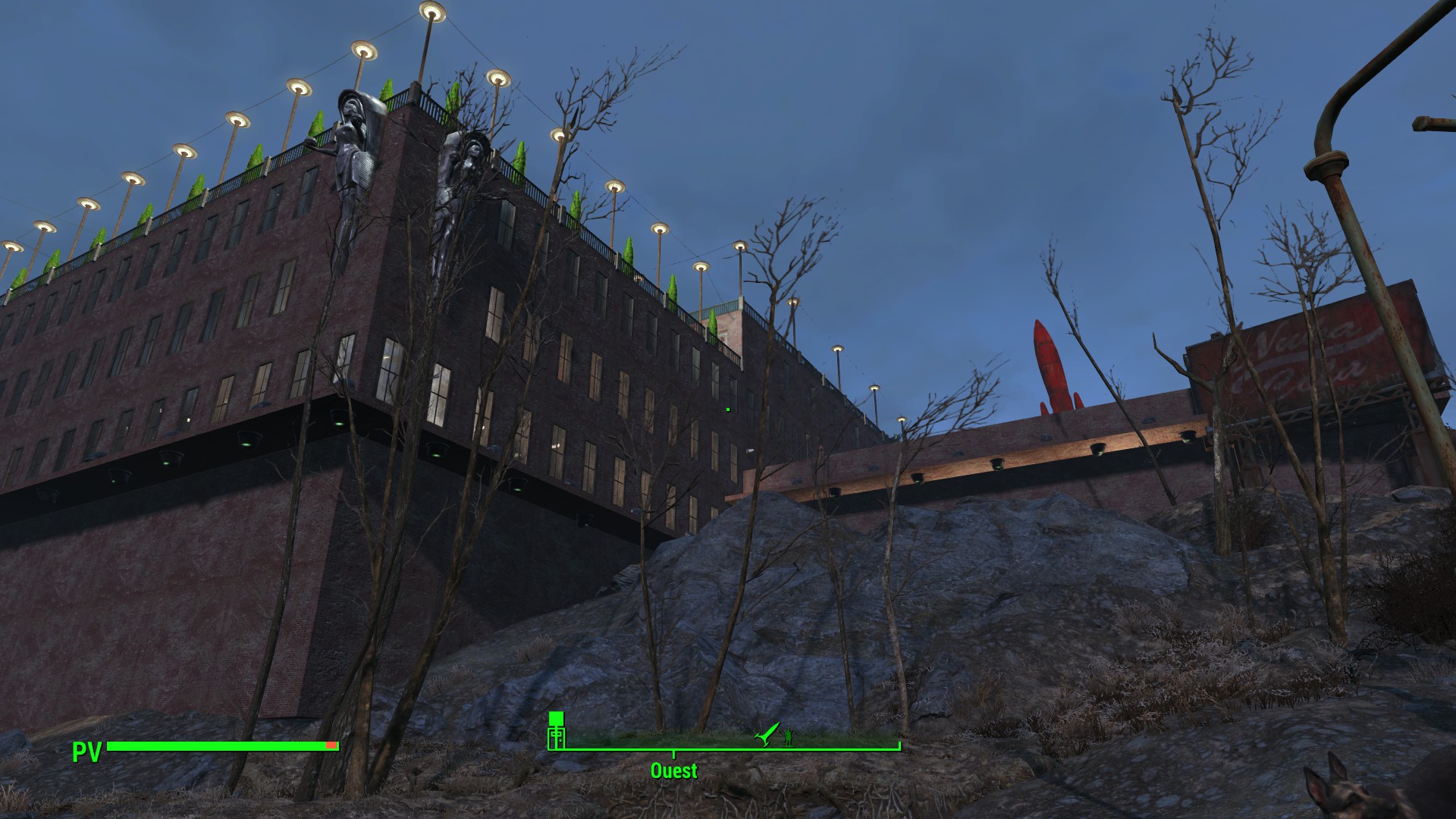Click the standing figure marker on compass
Screen dimensions: 1456x819
tap(789, 736)
